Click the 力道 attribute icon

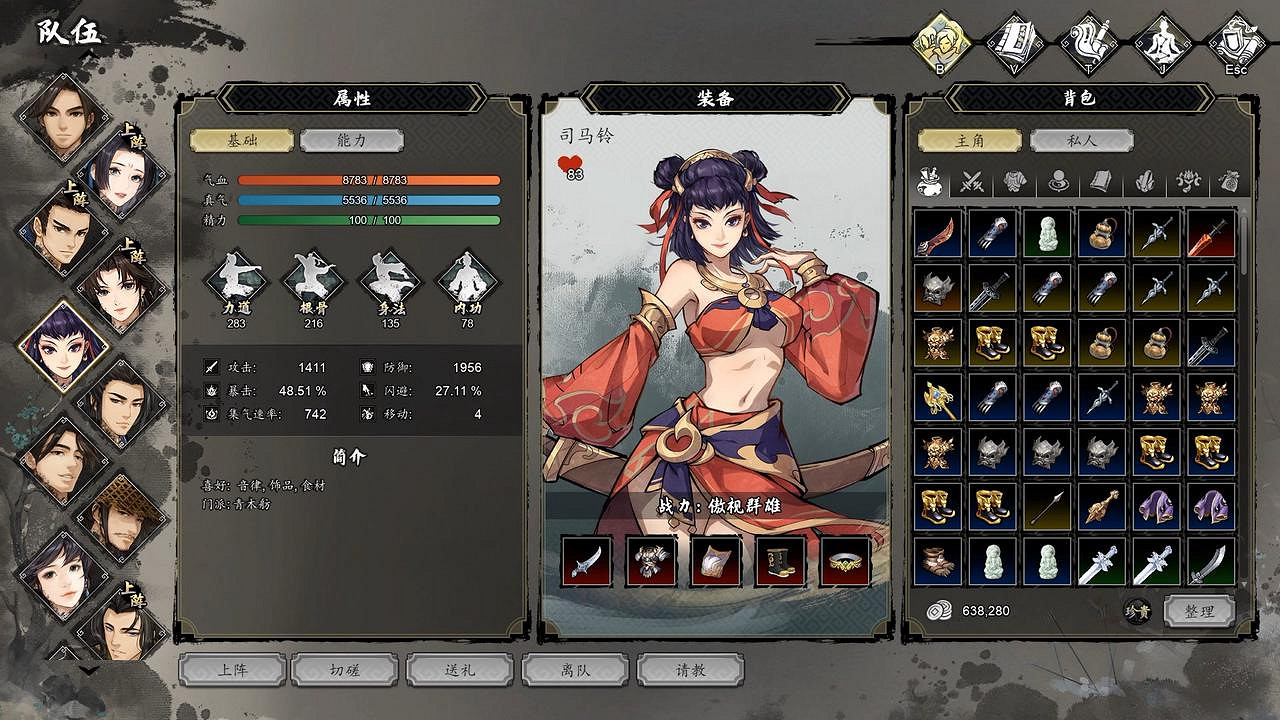(x=236, y=284)
